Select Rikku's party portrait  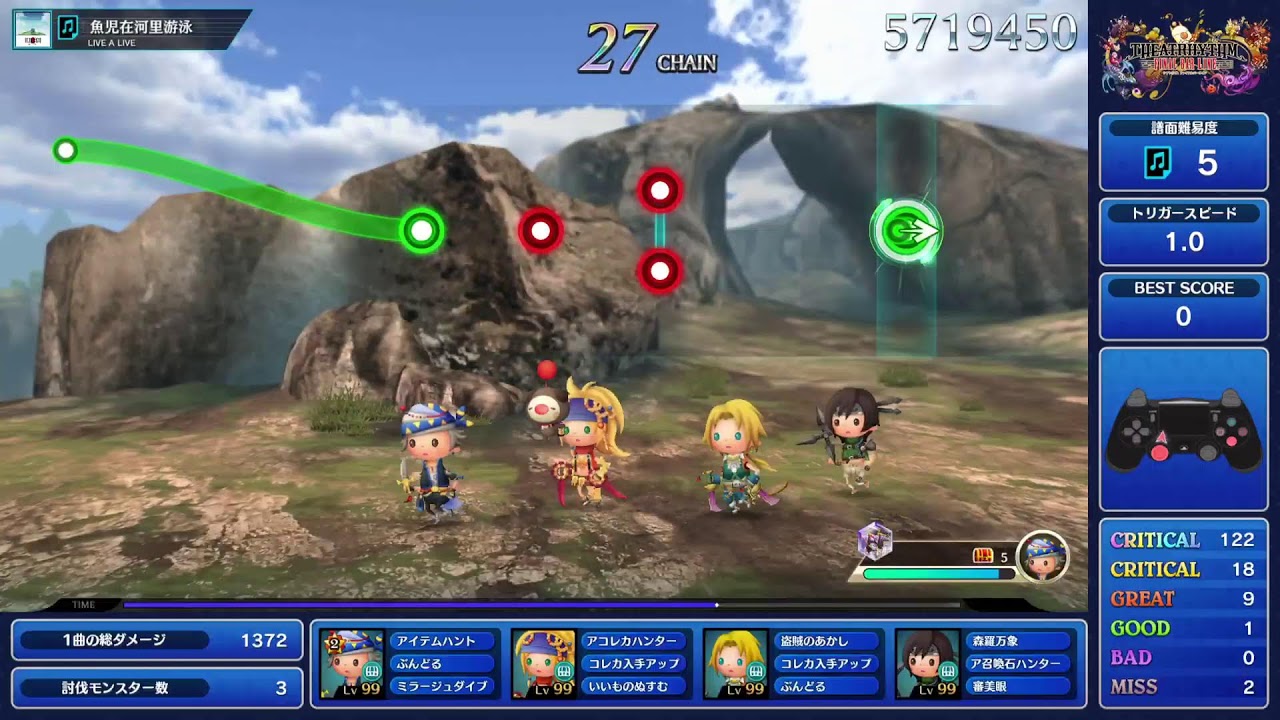[544, 663]
